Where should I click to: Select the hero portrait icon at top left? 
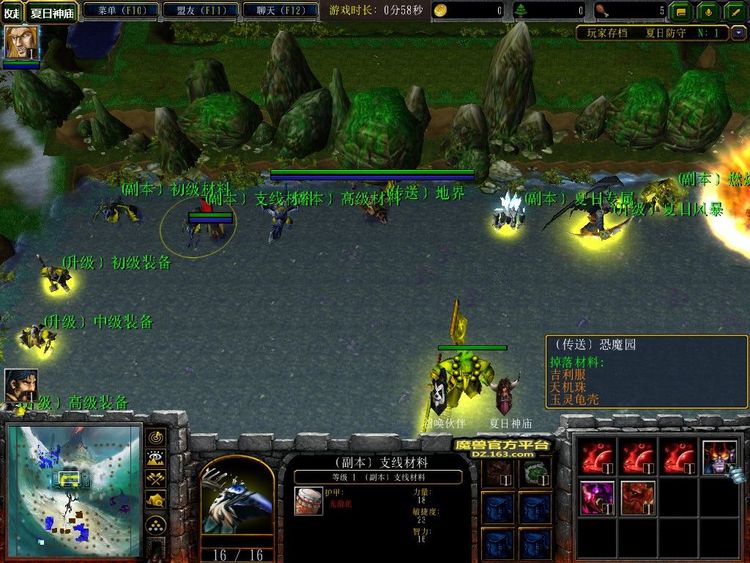17,42
